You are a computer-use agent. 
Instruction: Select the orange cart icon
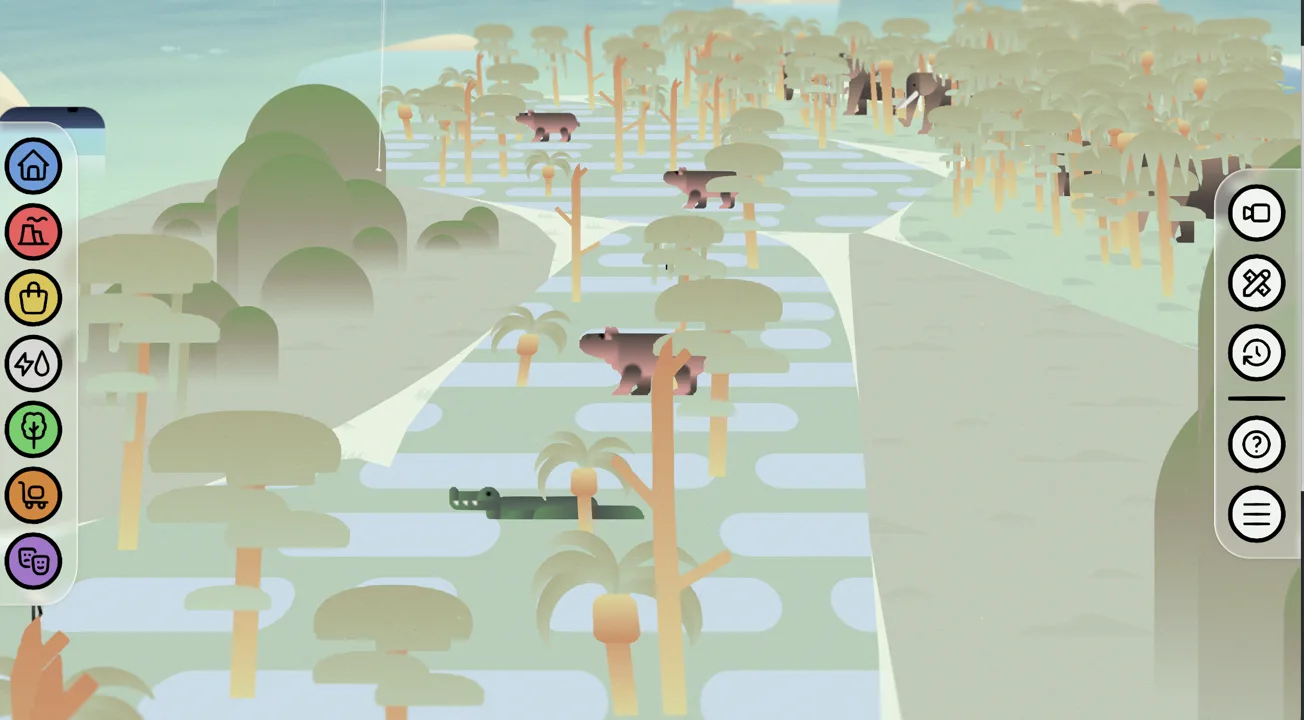(x=34, y=495)
